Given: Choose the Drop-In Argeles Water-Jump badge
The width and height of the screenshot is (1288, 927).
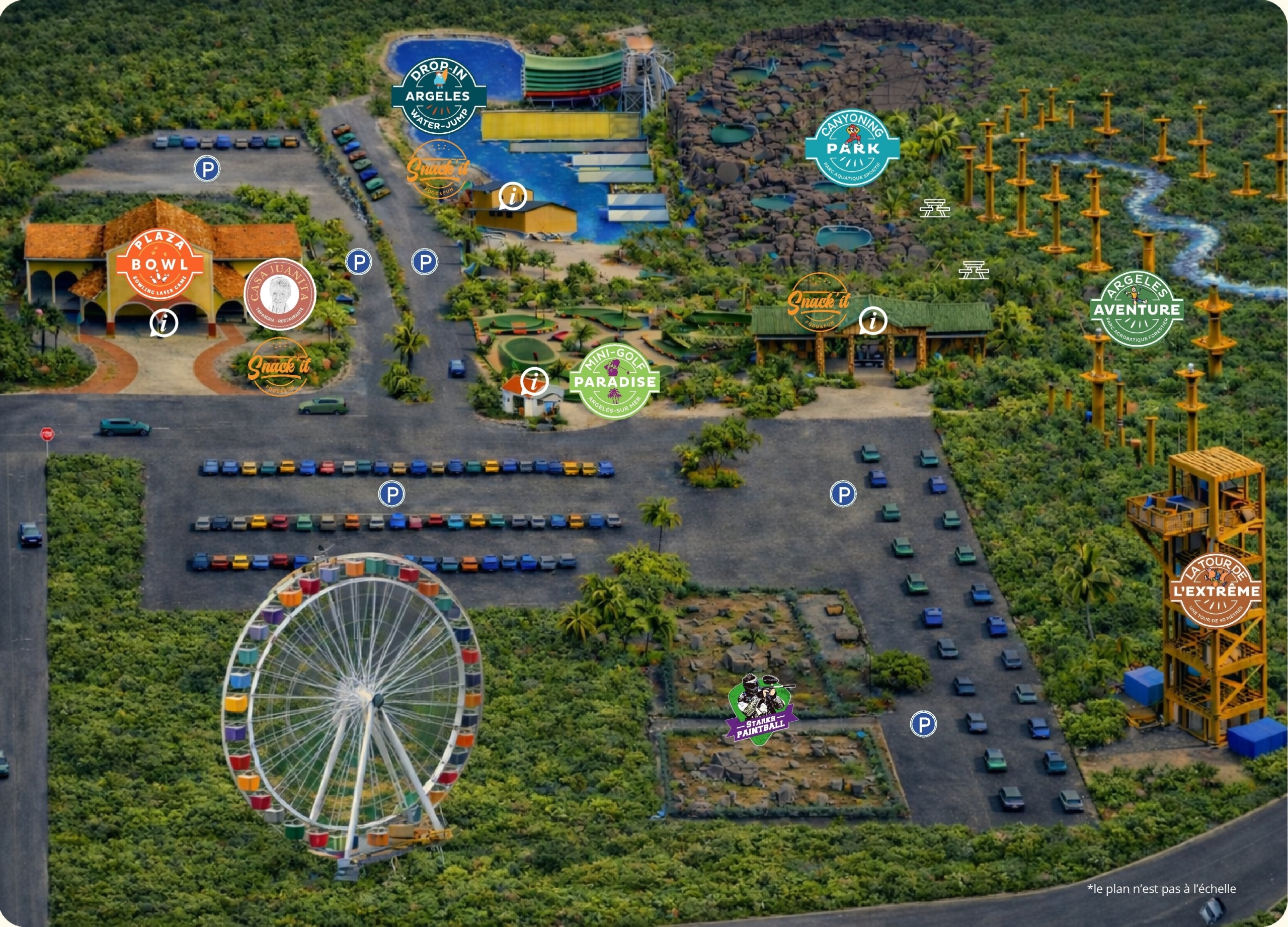Looking at the screenshot, I should click(438, 97).
